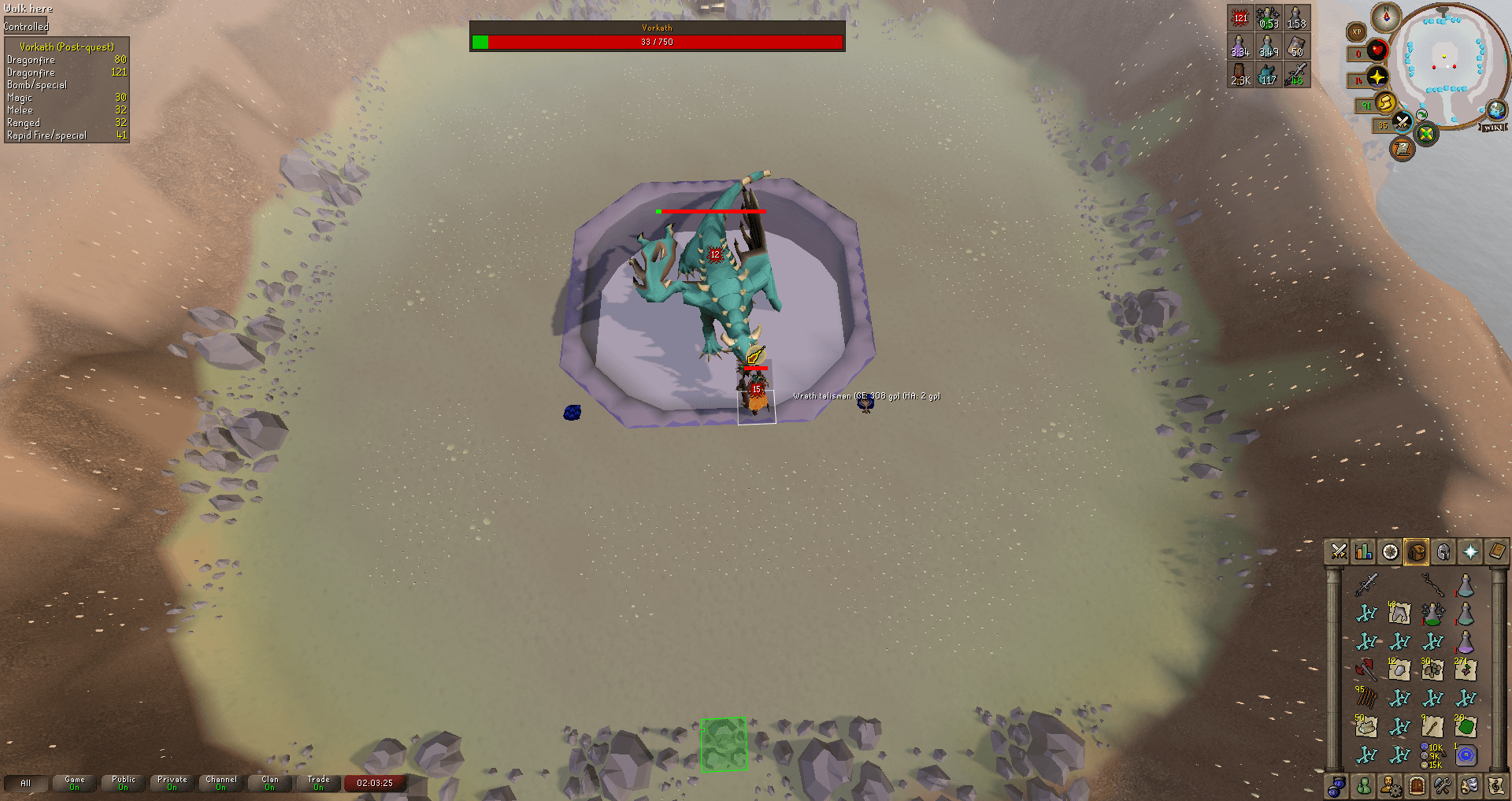Turn off Public chat
Screen dimensions: 1512x801
point(122,781)
